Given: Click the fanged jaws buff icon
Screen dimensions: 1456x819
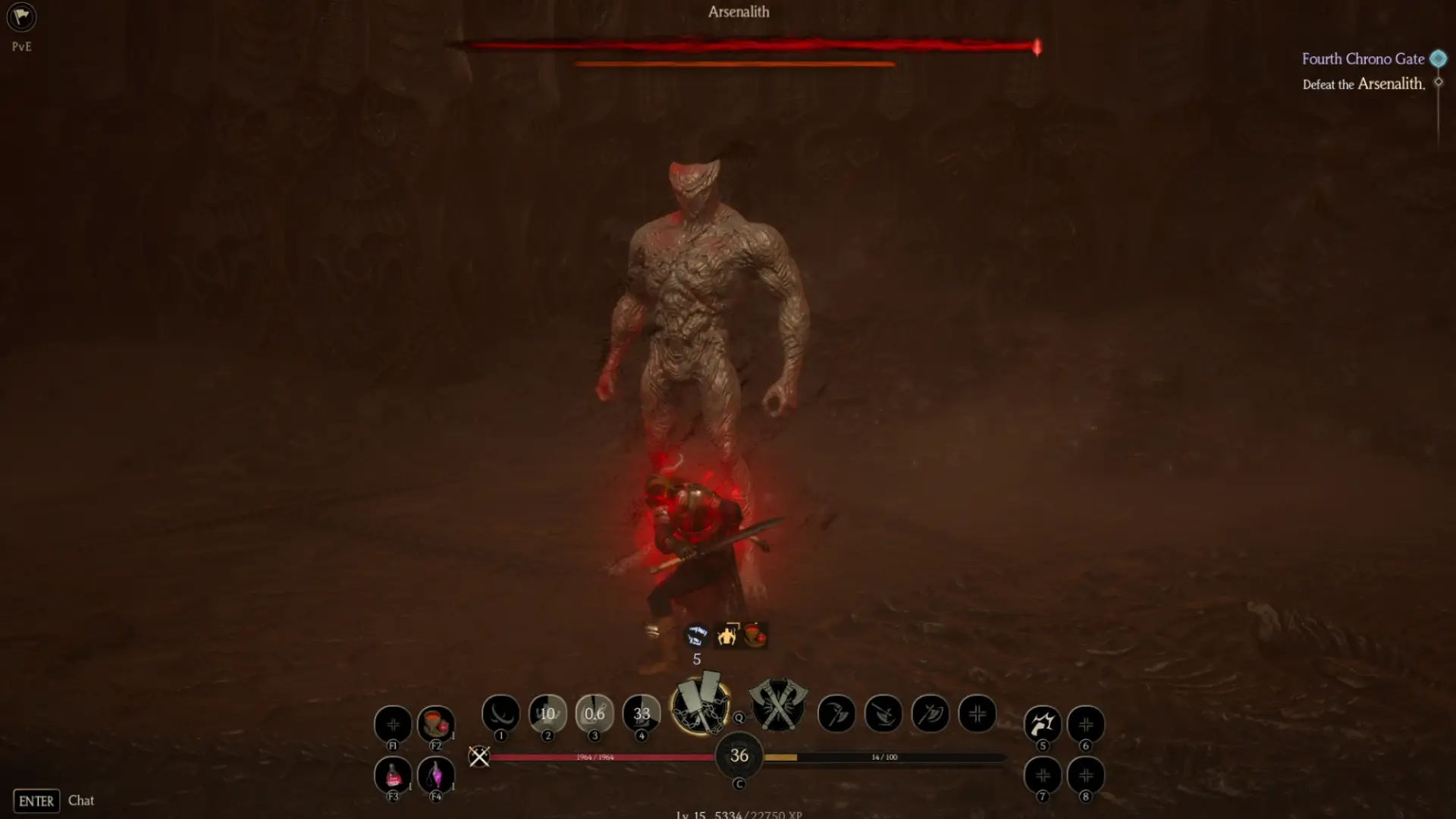Looking at the screenshot, I should (x=696, y=635).
